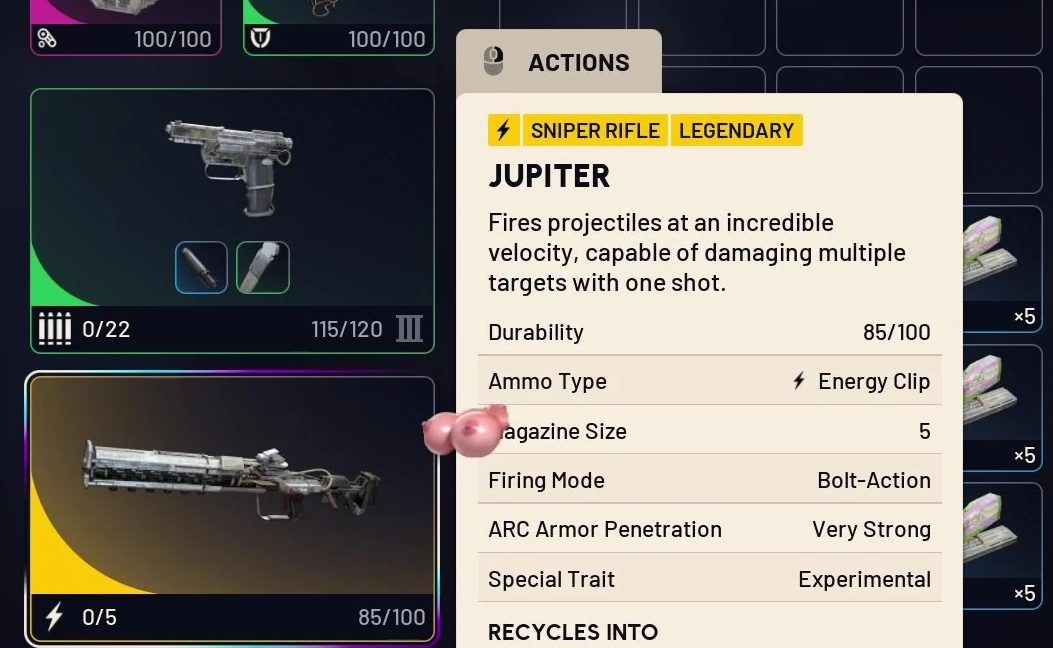Click the pistol's green-bordered magazine attachment
The width and height of the screenshot is (1053, 648).
(263, 268)
